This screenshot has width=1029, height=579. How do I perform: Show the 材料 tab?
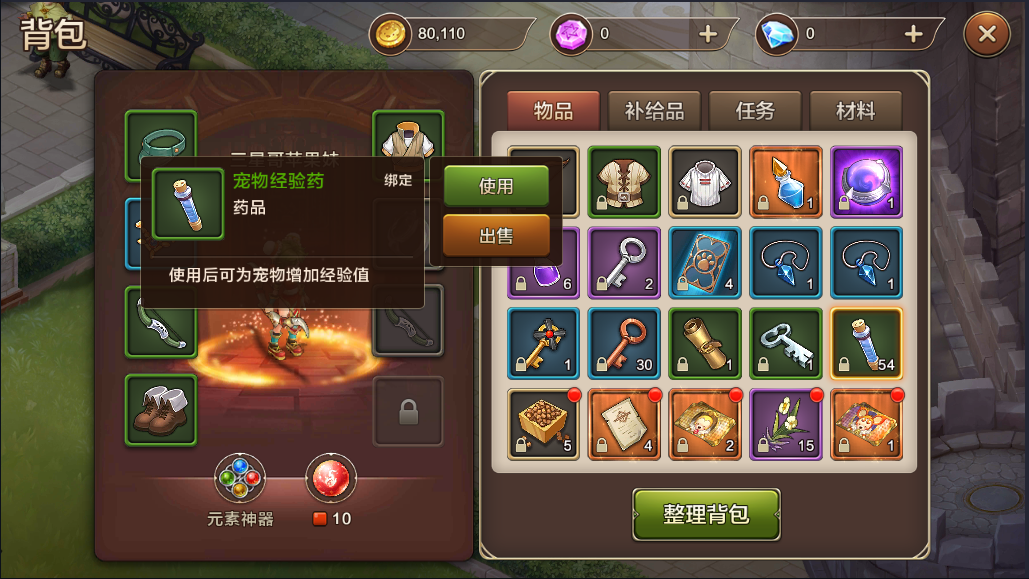(x=855, y=110)
